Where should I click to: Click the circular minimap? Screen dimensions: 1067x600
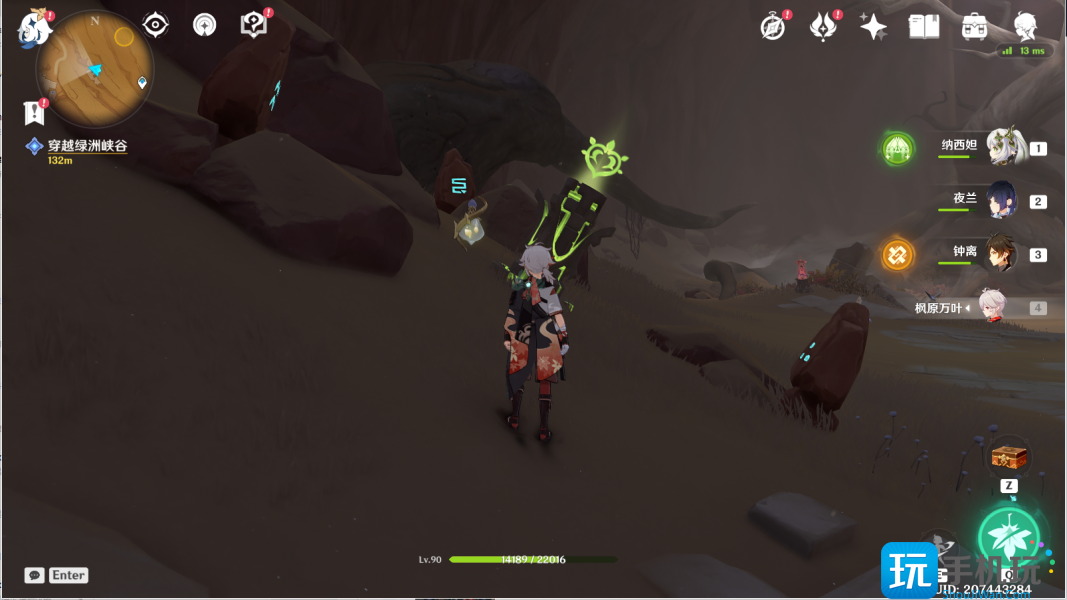94,68
